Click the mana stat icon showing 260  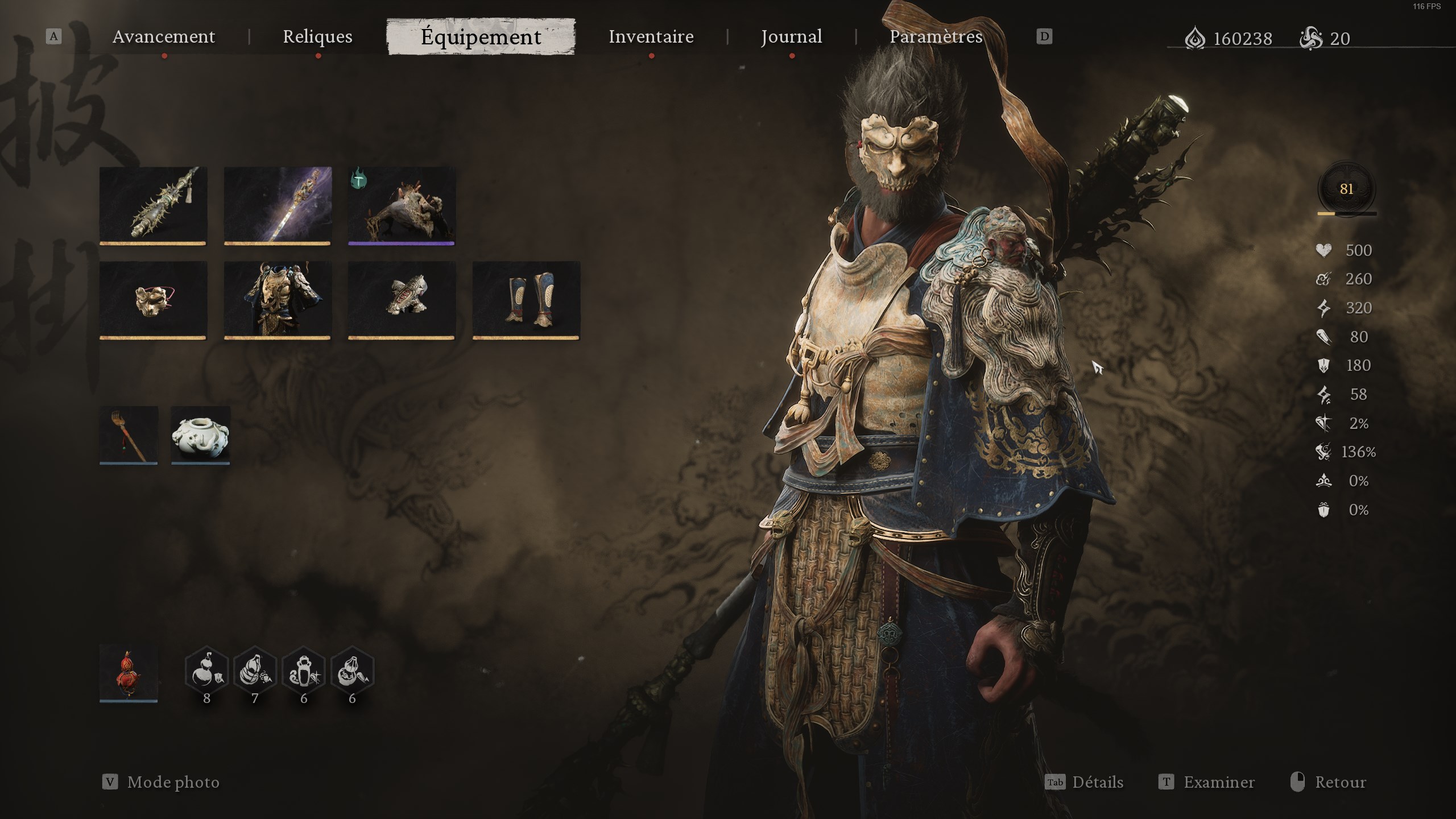pos(1325,279)
